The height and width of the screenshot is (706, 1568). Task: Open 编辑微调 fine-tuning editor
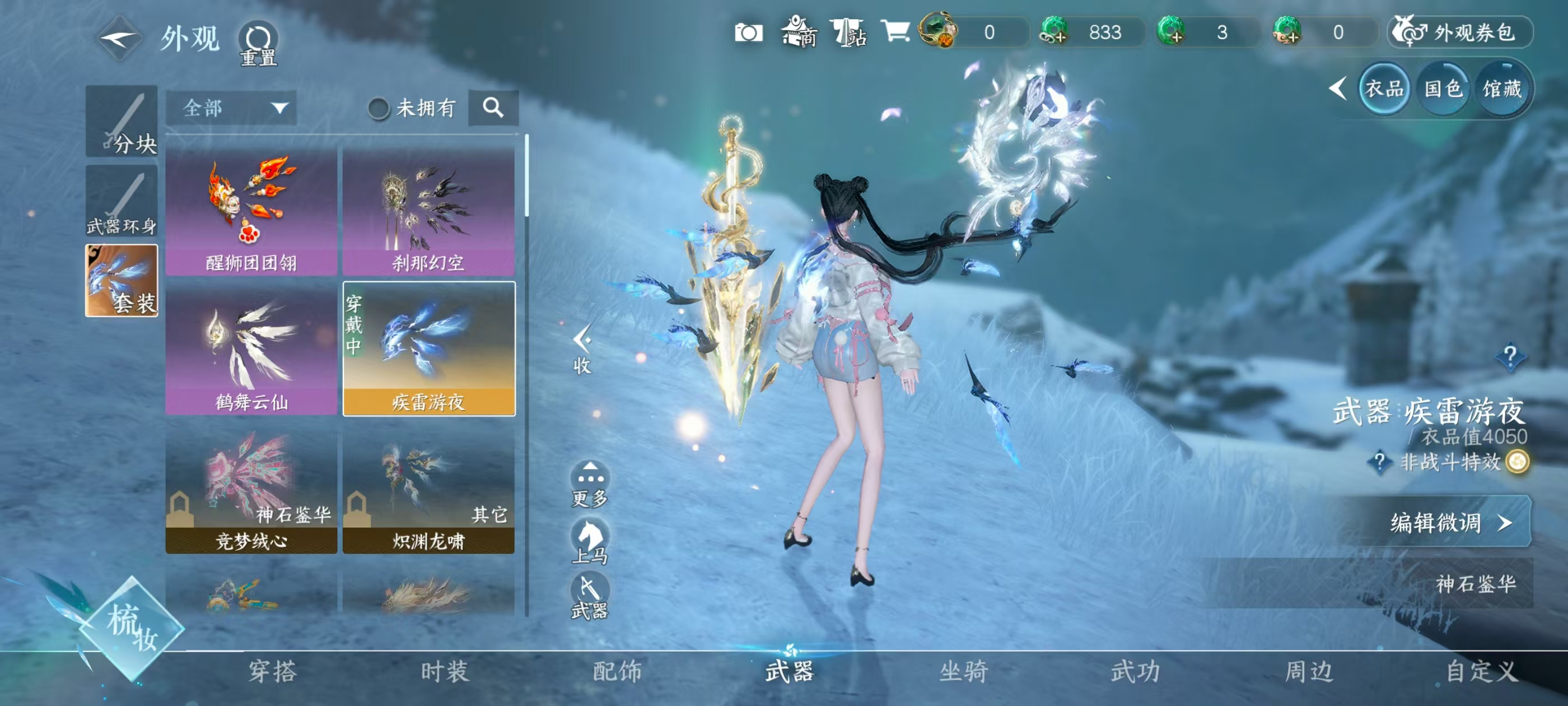click(x=1449, y=523)
